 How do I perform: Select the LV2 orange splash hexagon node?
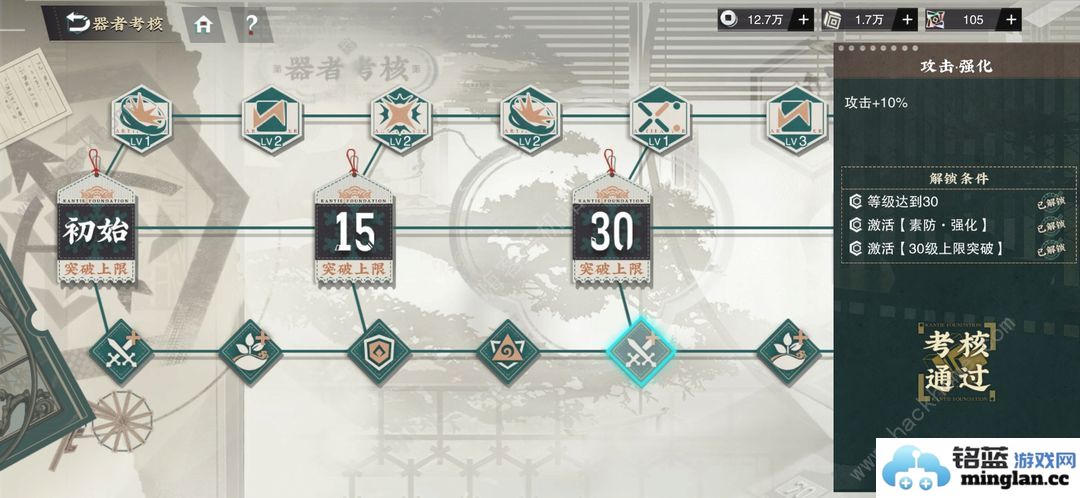click(530, 119)
